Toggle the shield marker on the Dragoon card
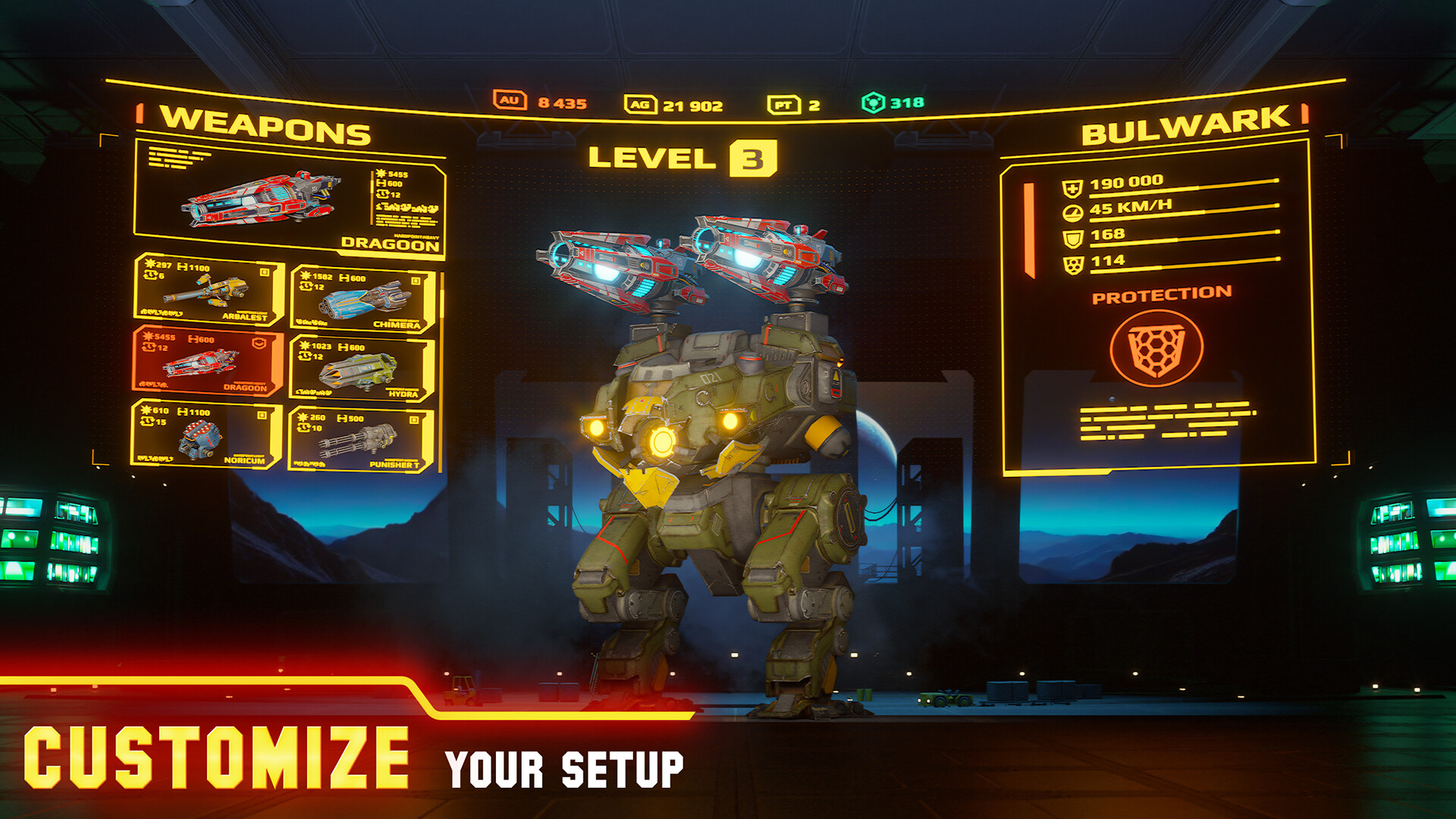The width and height of the screenshot is (1456, 819). [x=258, y=343]
